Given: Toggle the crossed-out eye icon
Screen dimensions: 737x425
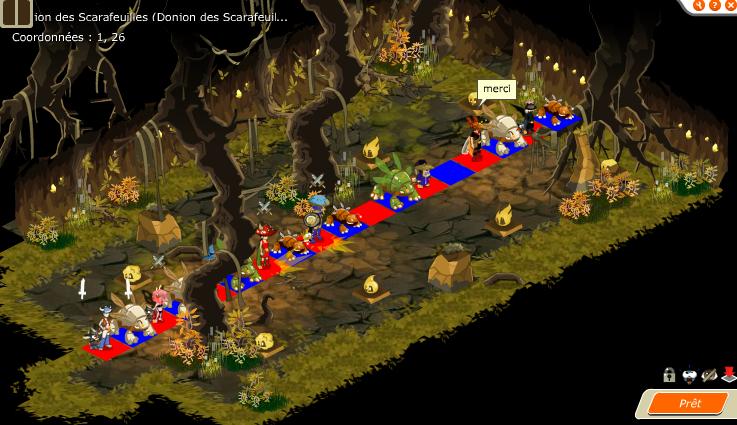Looking at the screenshot, I should (x=709, y=375).
